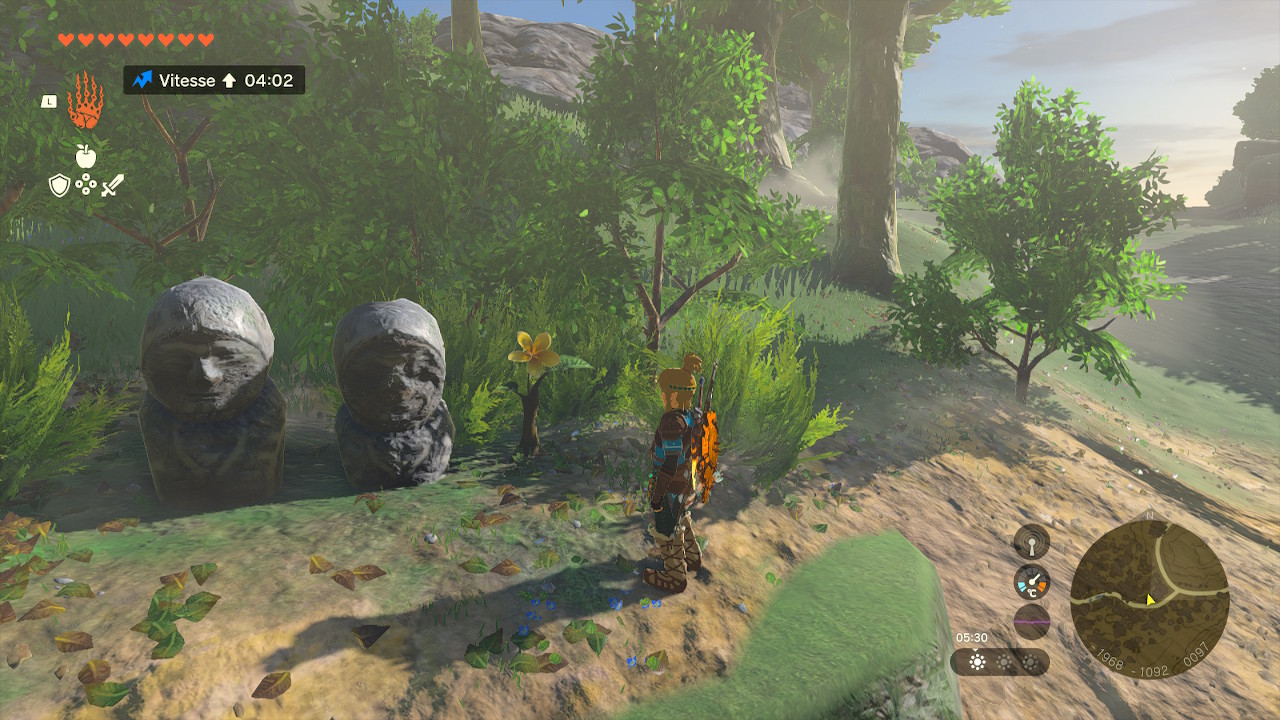Select the apple item shortcut
This screenshot has width=1280, height=720.
click(x=86, y=155)
